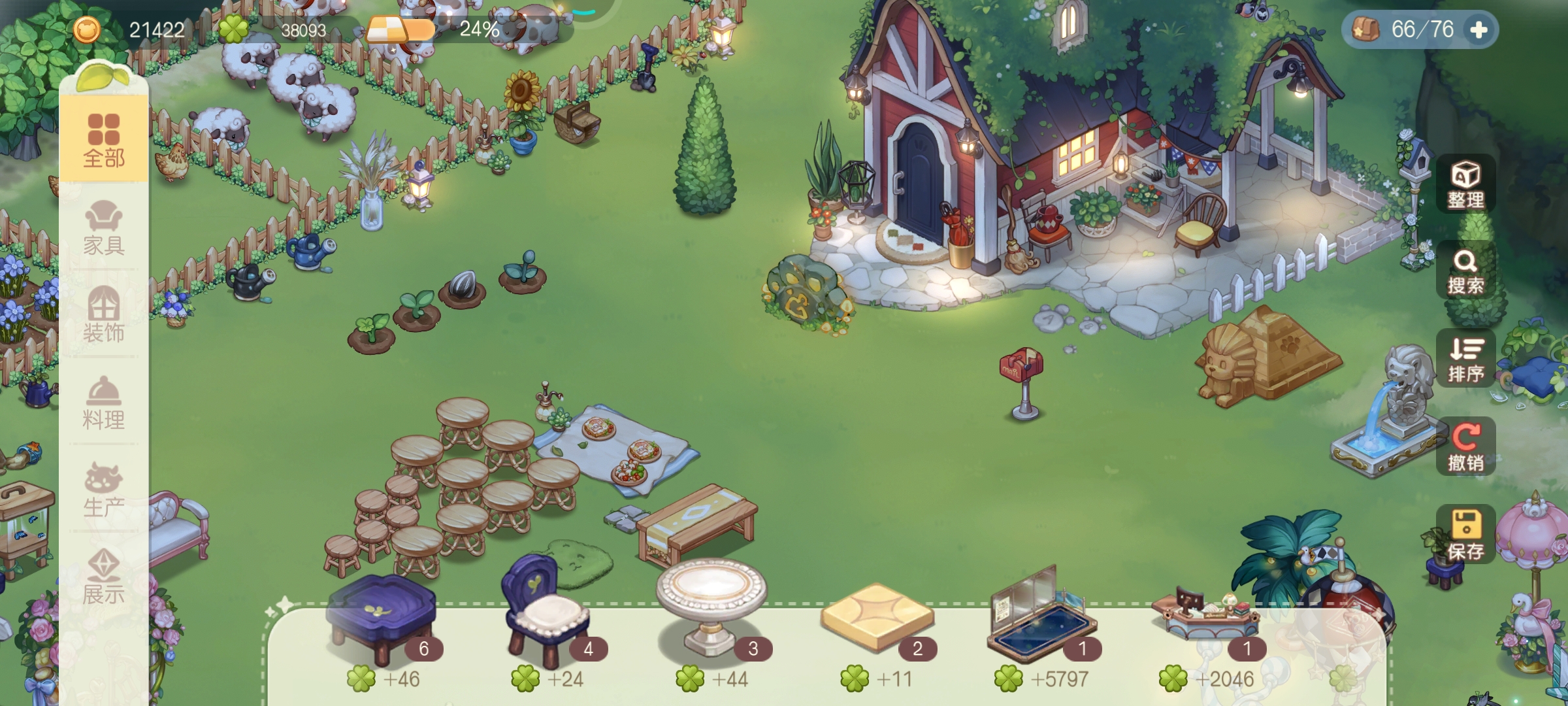Switch to the 全部 (All) category tab
Screen dimensions: 1568x706
pos(104,140)
